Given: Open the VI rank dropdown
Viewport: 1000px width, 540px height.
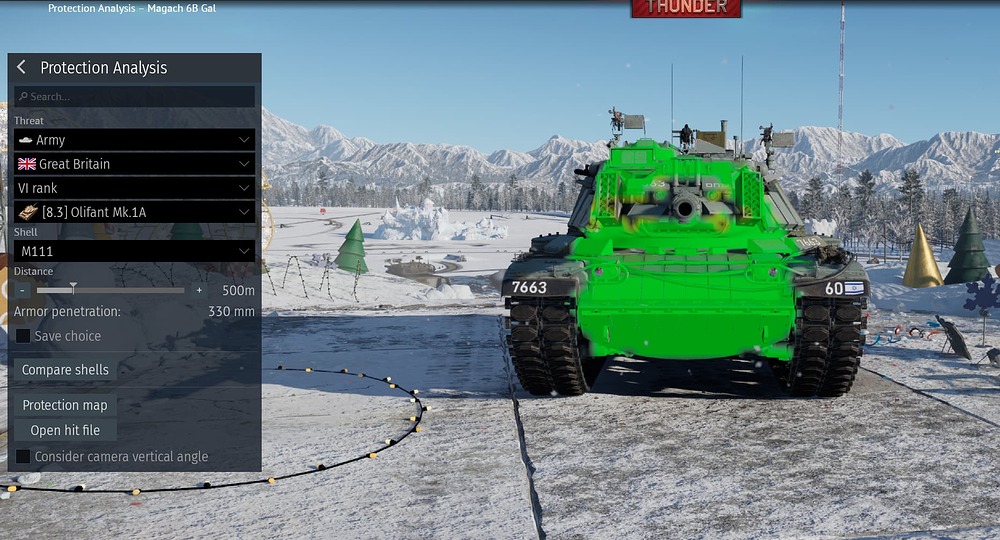Looking at the screenshot, I should [134, 188].
